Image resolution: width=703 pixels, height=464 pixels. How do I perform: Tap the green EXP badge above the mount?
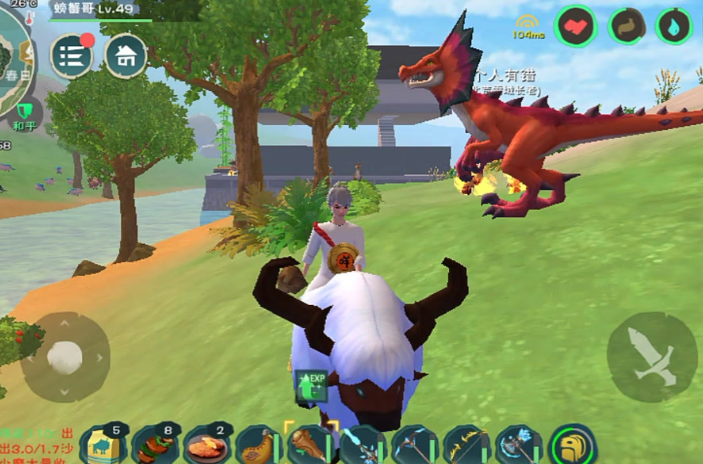coord(311,386)
